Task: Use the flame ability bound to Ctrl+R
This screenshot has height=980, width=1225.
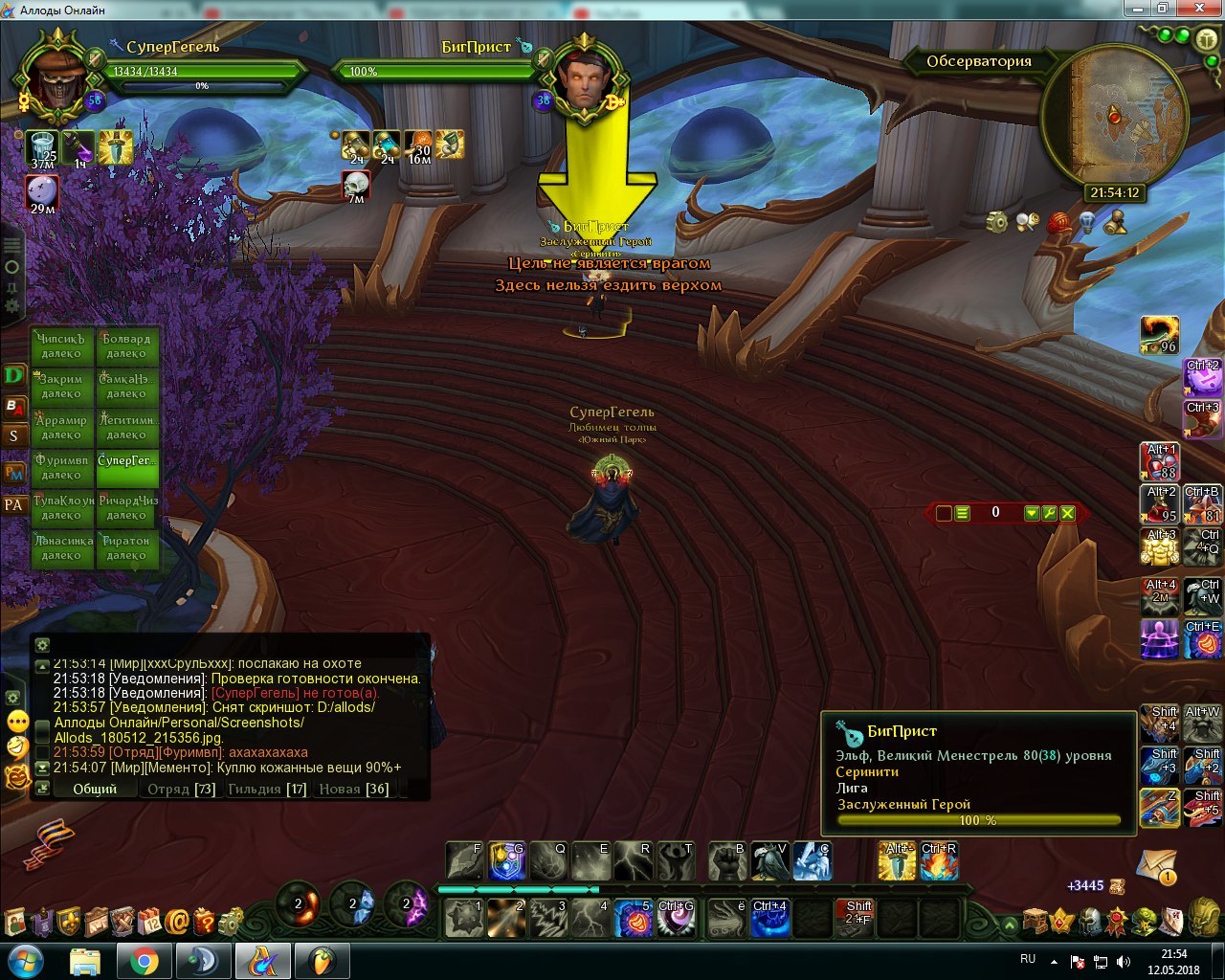Action: (x=939, y=861)
